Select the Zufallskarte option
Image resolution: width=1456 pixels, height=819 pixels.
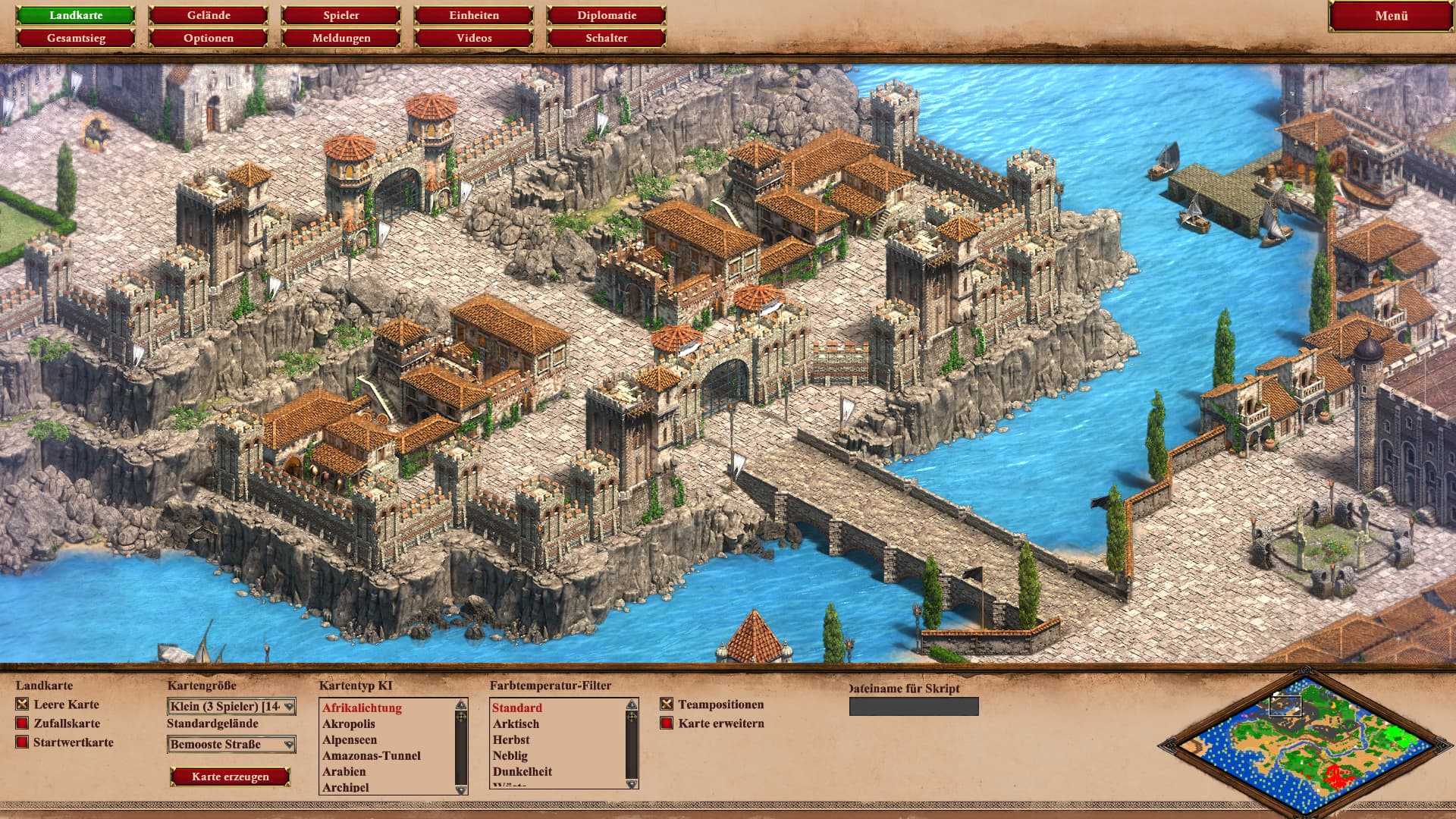point(22,723)
